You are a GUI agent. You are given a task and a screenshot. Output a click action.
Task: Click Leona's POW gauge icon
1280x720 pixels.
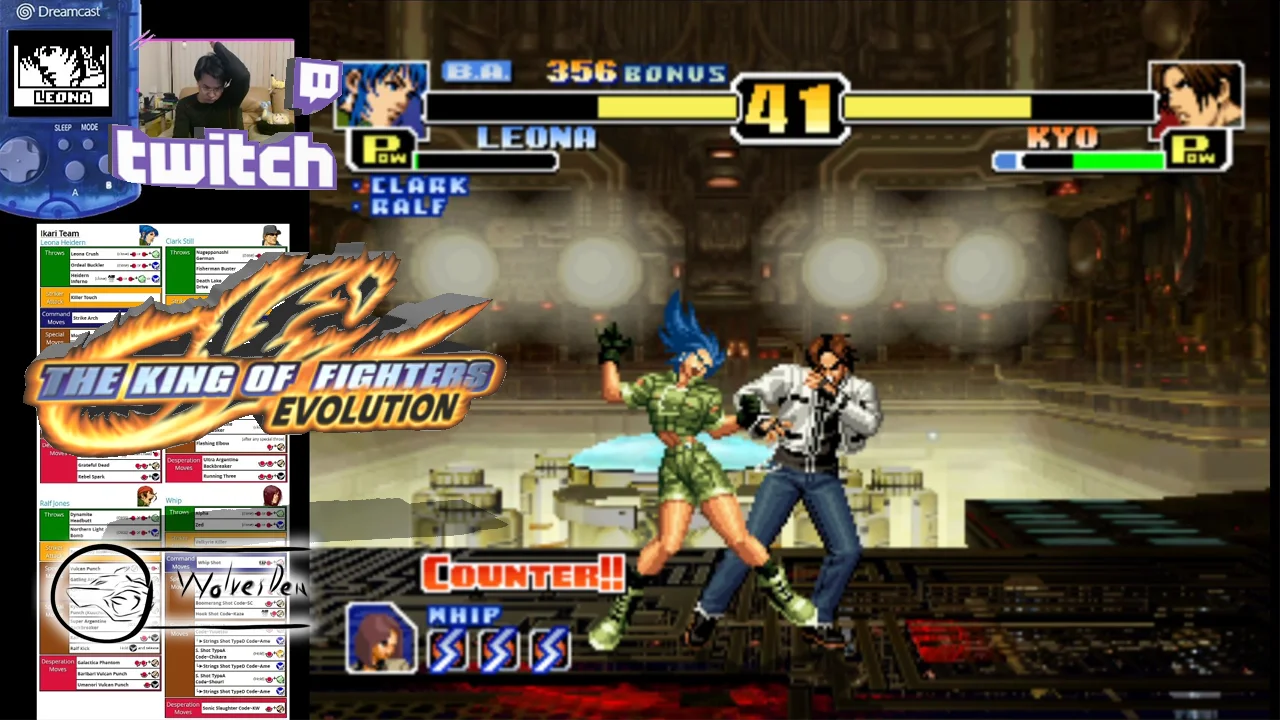[x=379, y=150]
